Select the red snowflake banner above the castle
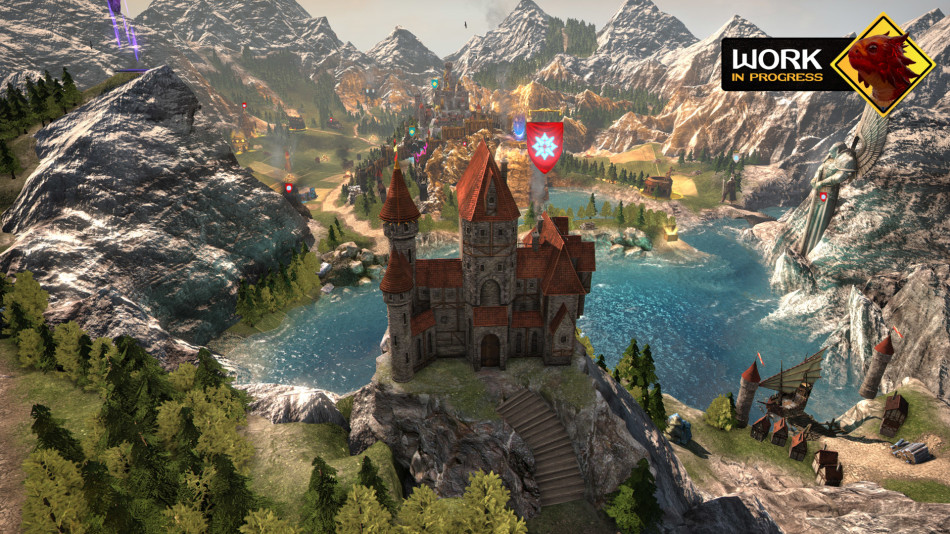Viewport: 950px width, 534px height. click(544, 145)
